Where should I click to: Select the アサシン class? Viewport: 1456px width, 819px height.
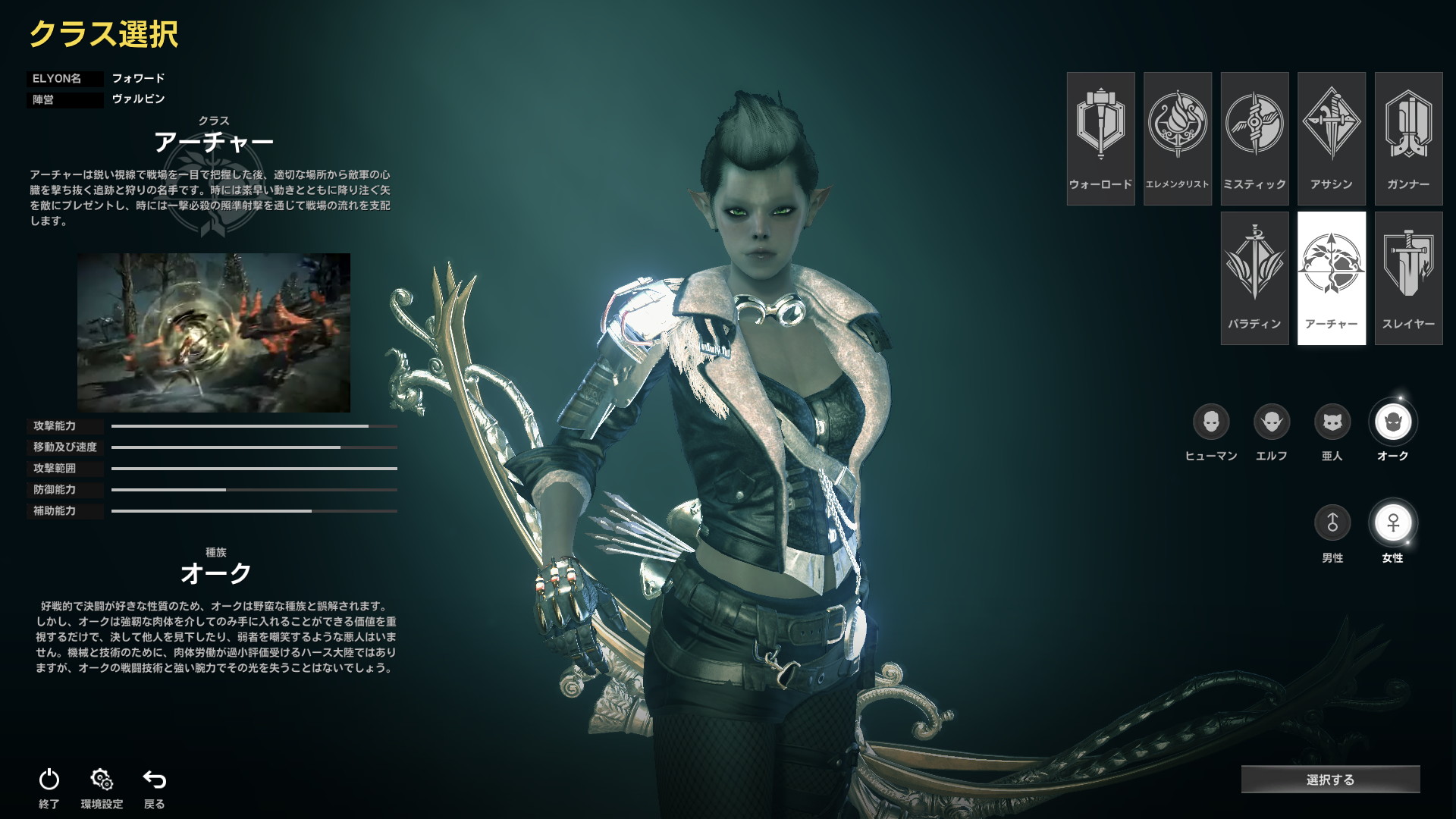pyautogui.click(x=1331, y=138)
